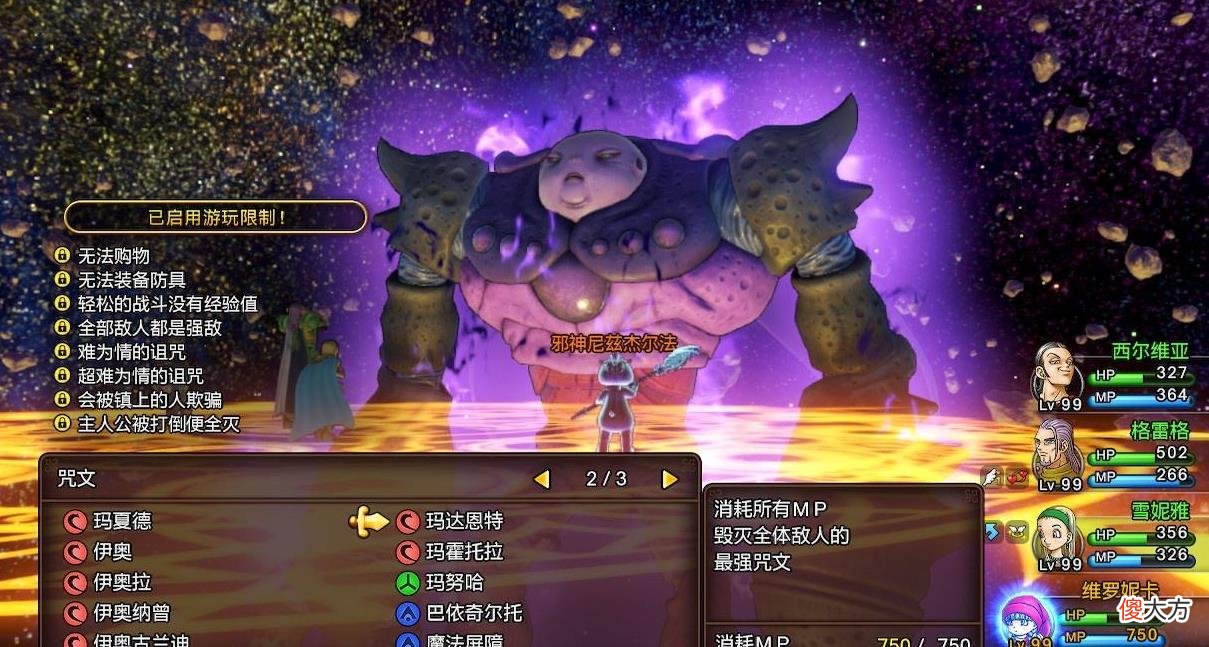
Task: Choose the highlighted 玛达恩特 spell
Action: point(464,521)
